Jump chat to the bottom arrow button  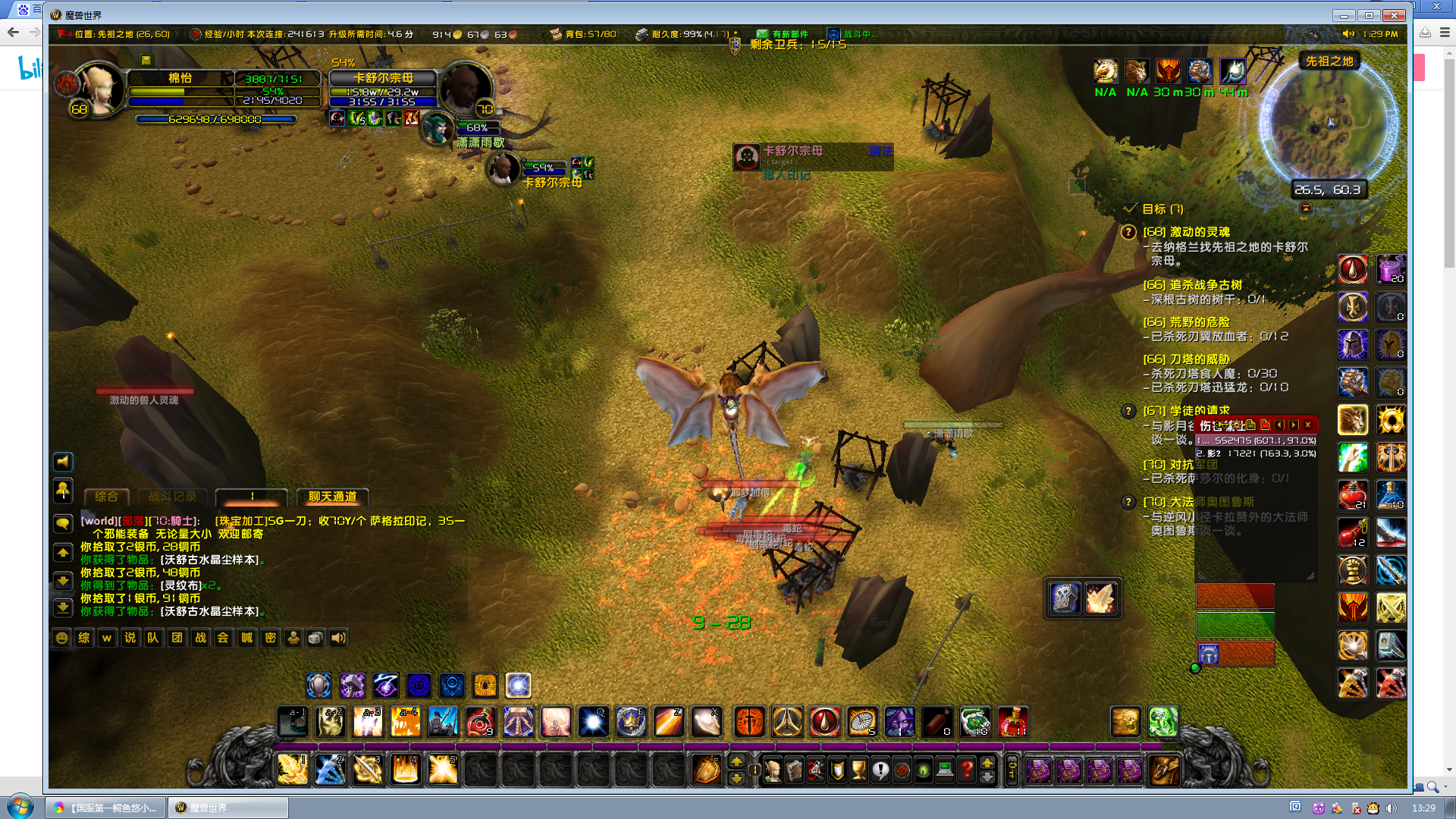coord(63,608)
